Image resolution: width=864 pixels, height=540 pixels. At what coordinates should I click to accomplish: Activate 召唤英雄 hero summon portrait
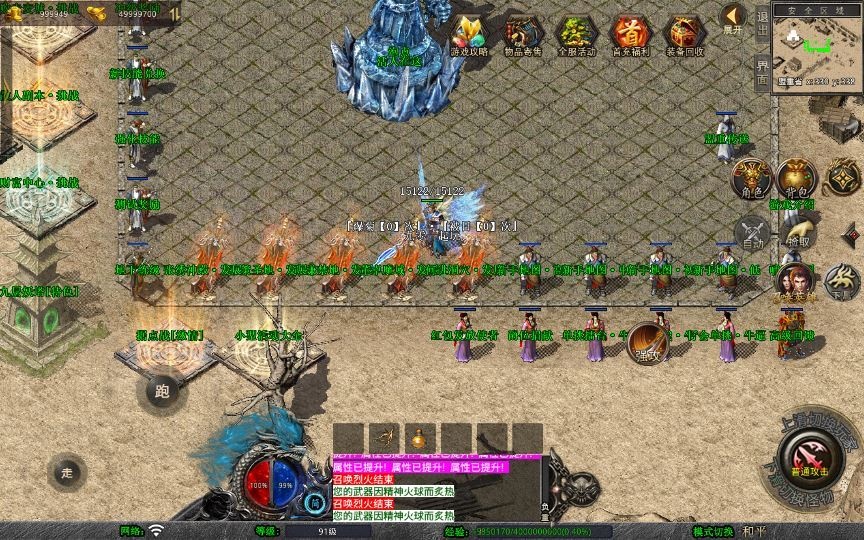tap(795, 282)
